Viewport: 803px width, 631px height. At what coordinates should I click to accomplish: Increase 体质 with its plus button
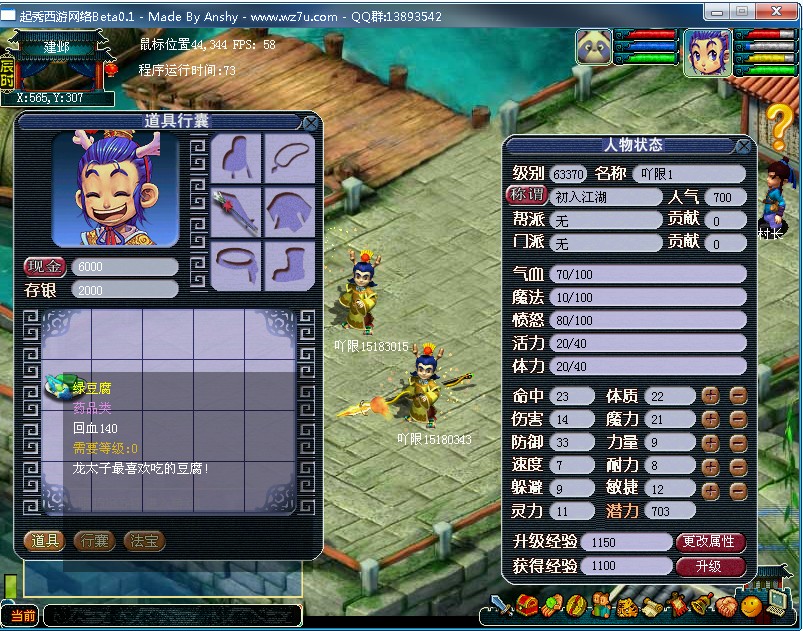point(711,395)
